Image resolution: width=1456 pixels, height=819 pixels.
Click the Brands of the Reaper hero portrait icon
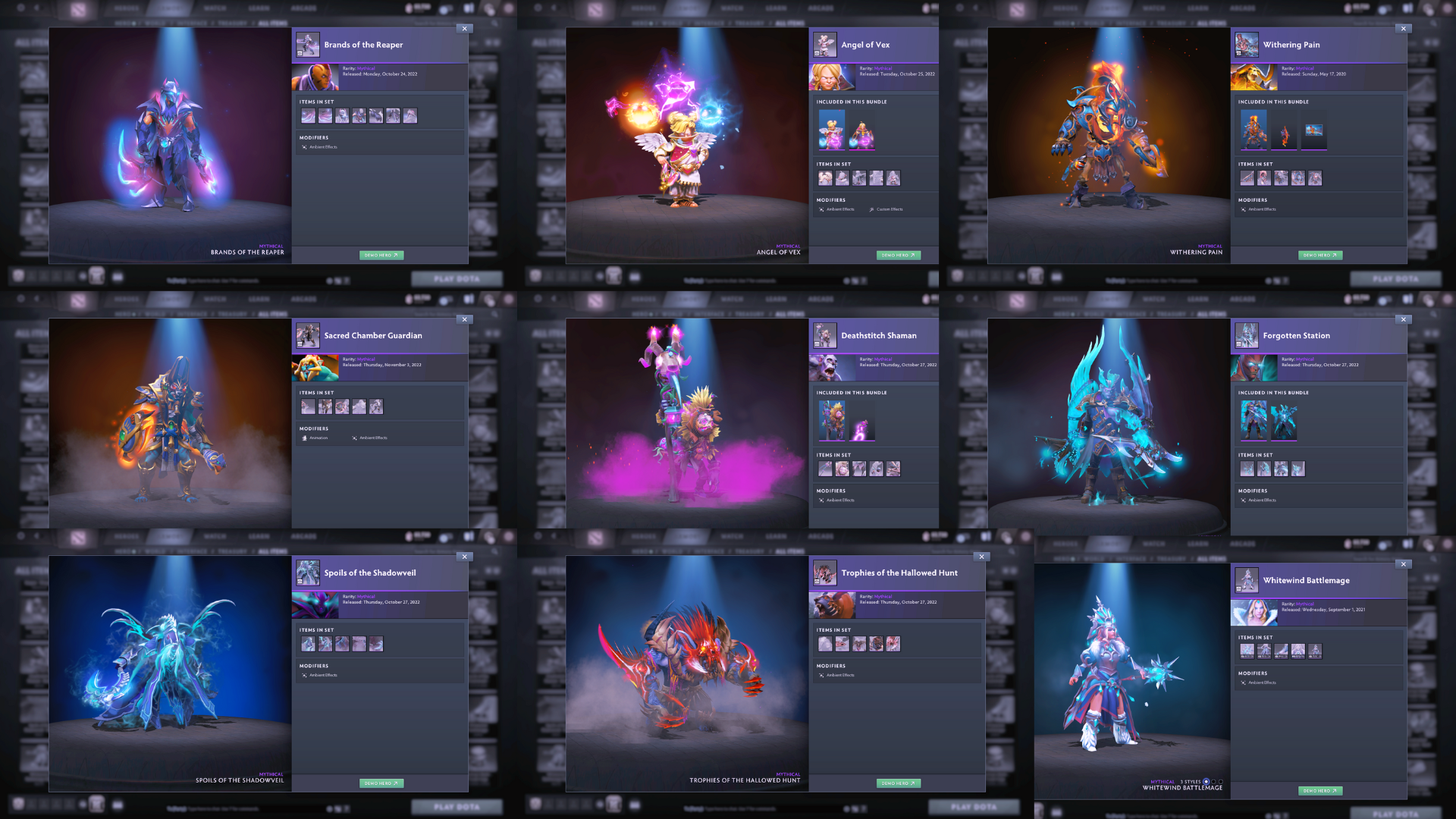point(308,44)
